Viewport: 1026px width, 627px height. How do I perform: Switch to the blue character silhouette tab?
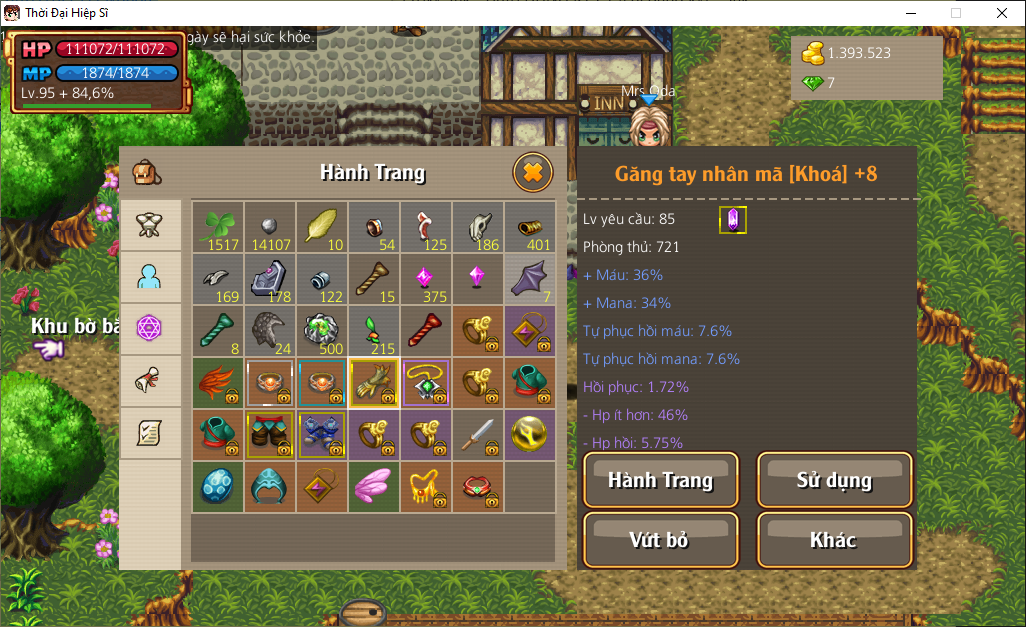pos(150,277)
